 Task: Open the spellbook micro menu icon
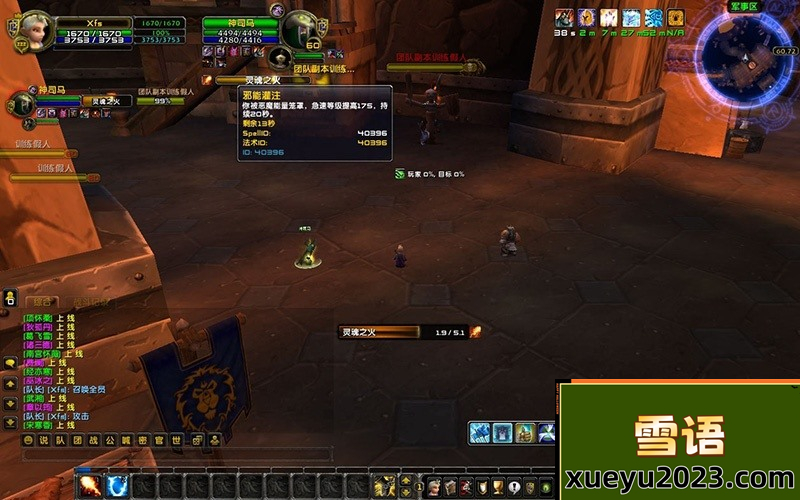tap(450, 488)
